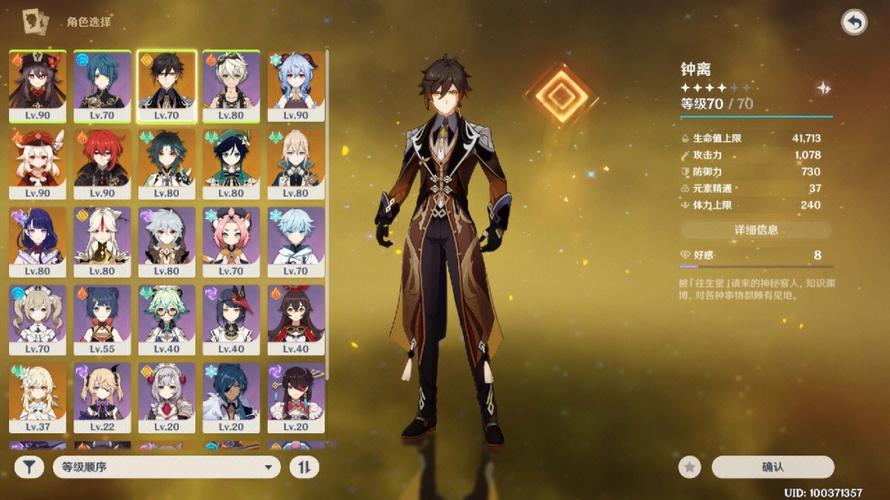Select Kaeya's Lv.20 character portrait
The width and height of the screenshot is (890, 500).
coord(231,398)
